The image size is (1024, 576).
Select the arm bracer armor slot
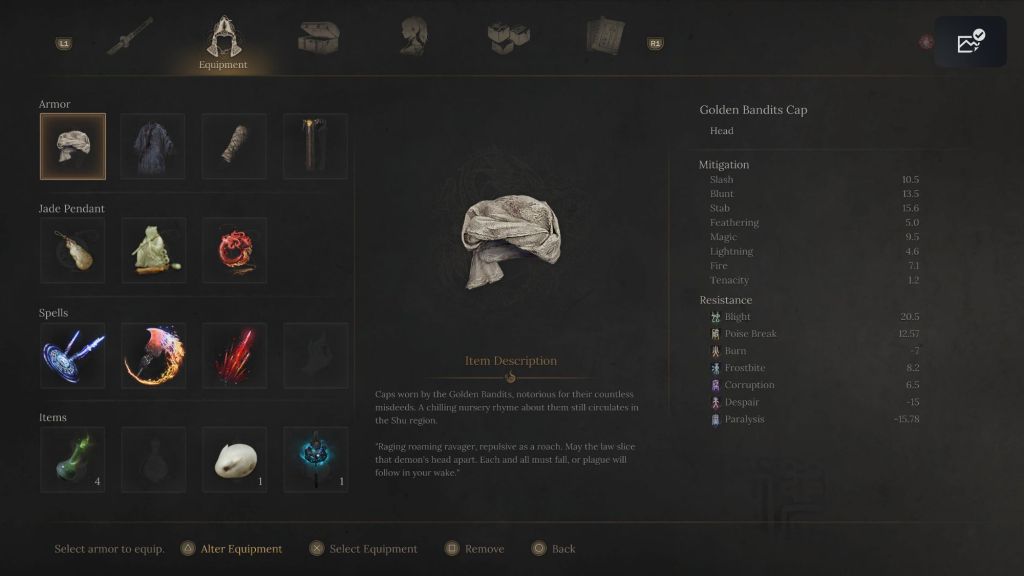pos(234,146)
